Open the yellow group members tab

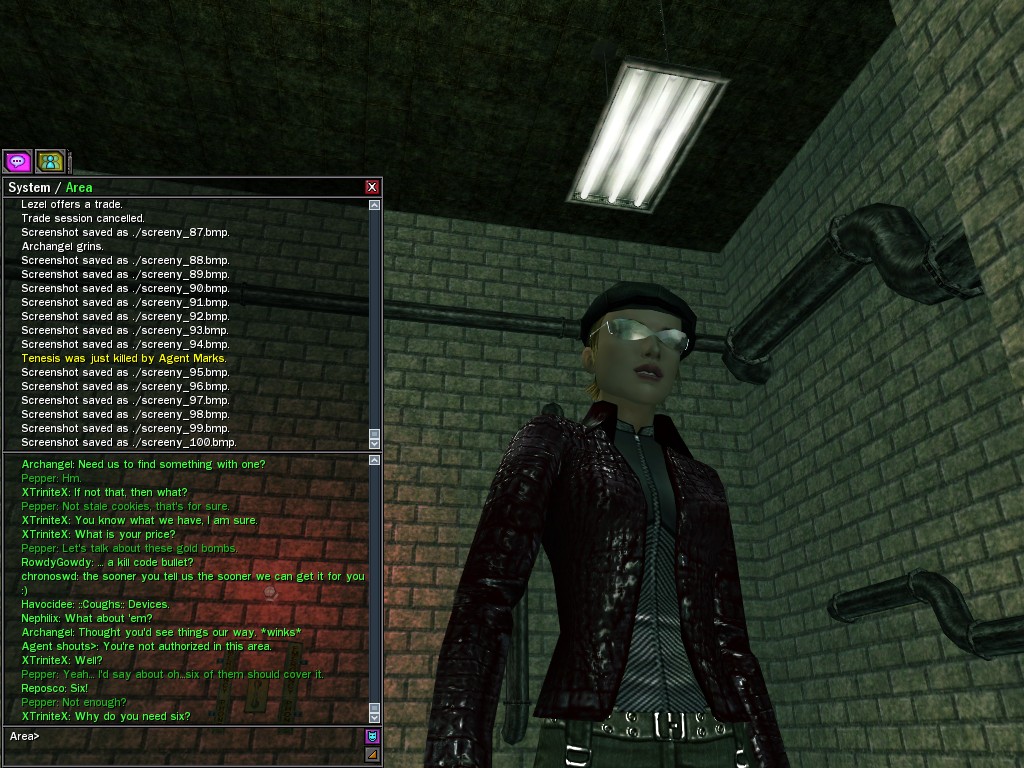click(50, 161)
